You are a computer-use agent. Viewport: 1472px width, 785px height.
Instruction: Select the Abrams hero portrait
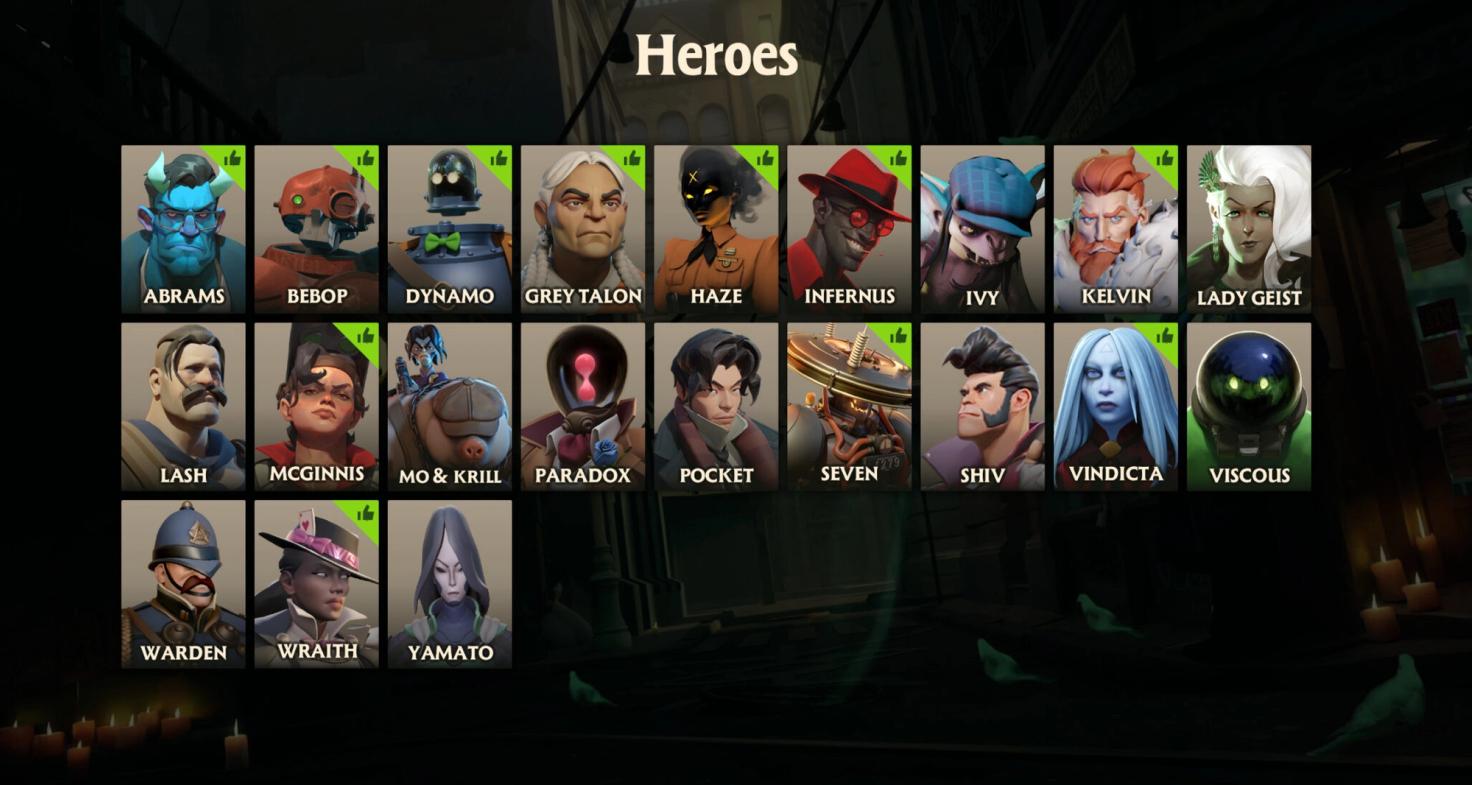tap(182, 225)
